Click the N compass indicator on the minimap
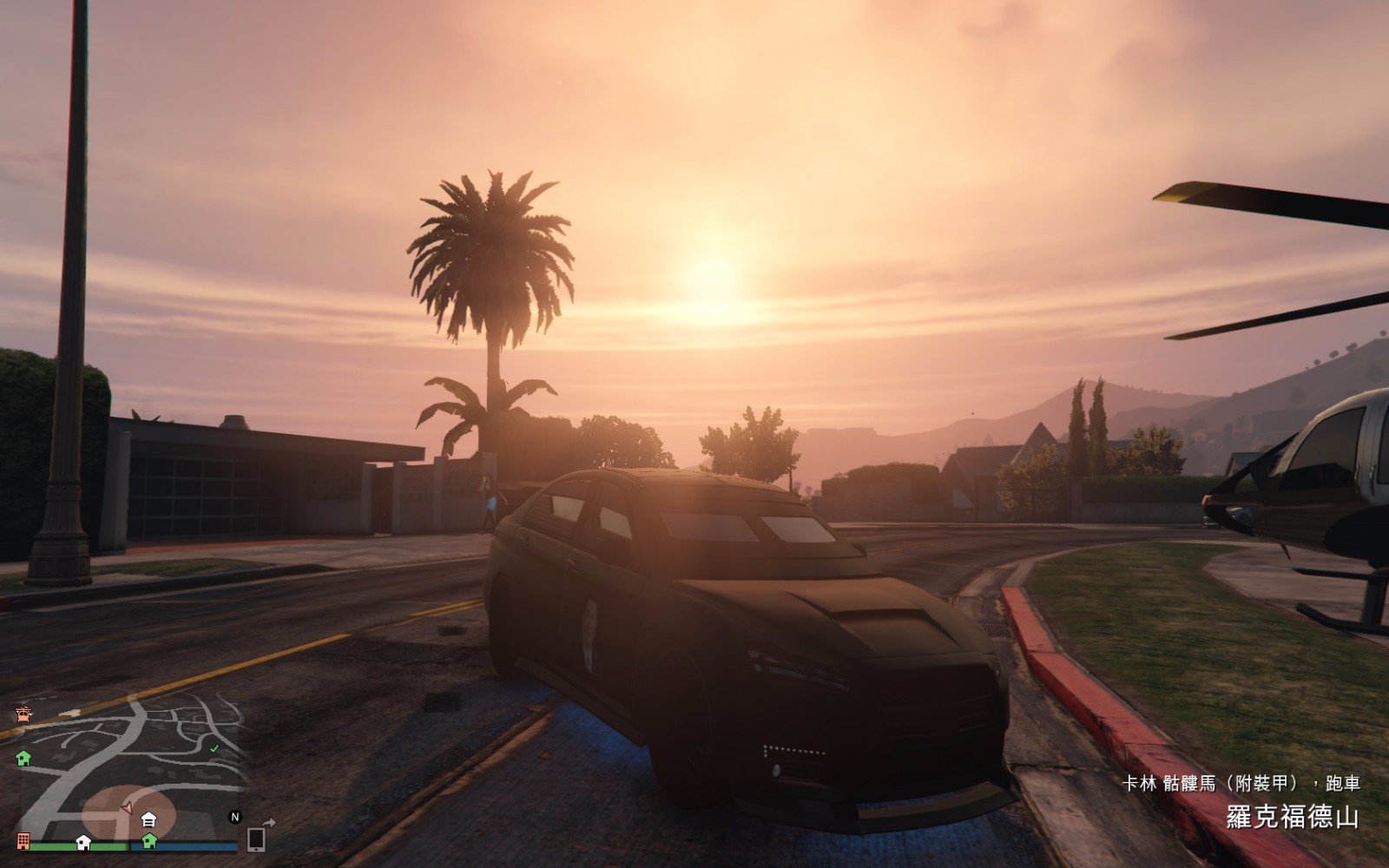 pos(235,817)
